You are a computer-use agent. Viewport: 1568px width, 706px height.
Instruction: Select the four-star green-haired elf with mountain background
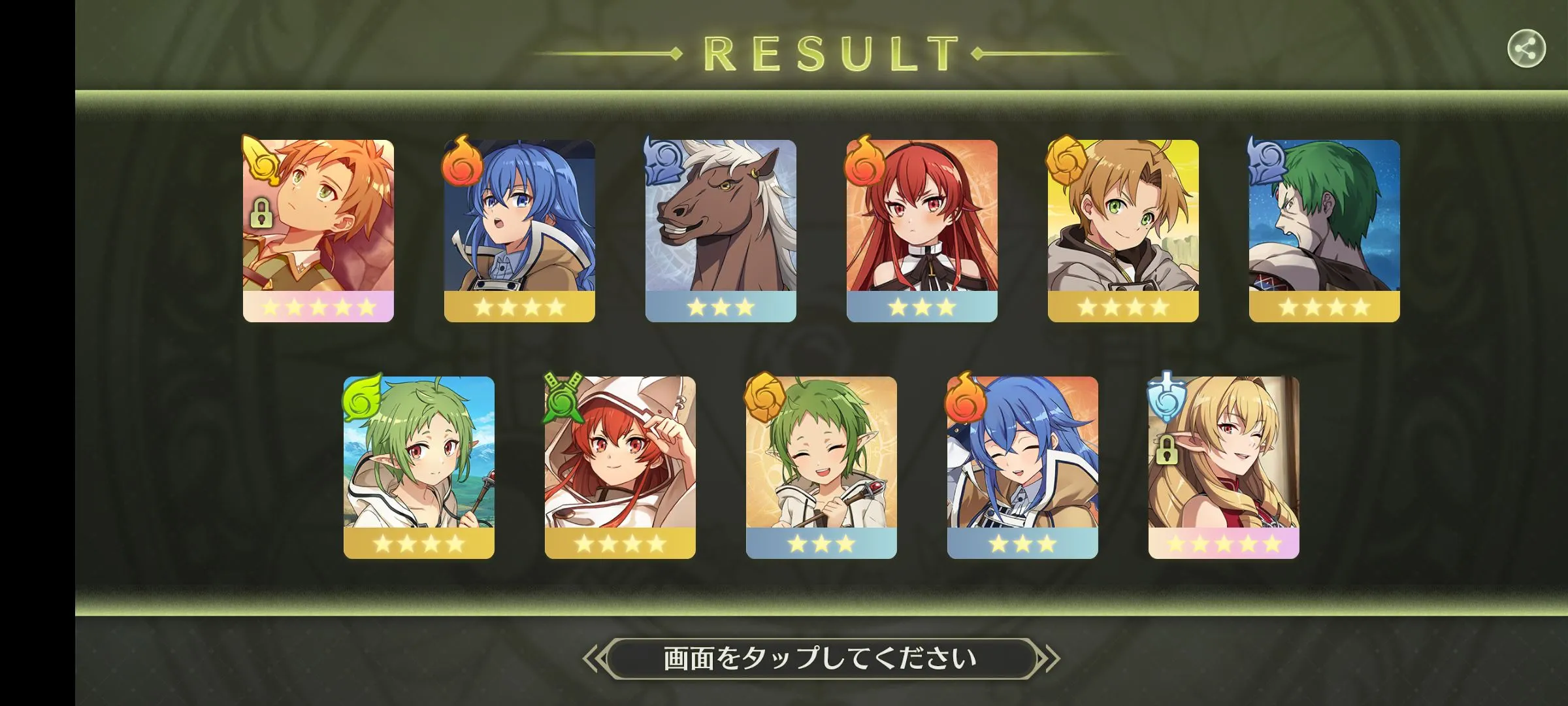coord(419,467)
